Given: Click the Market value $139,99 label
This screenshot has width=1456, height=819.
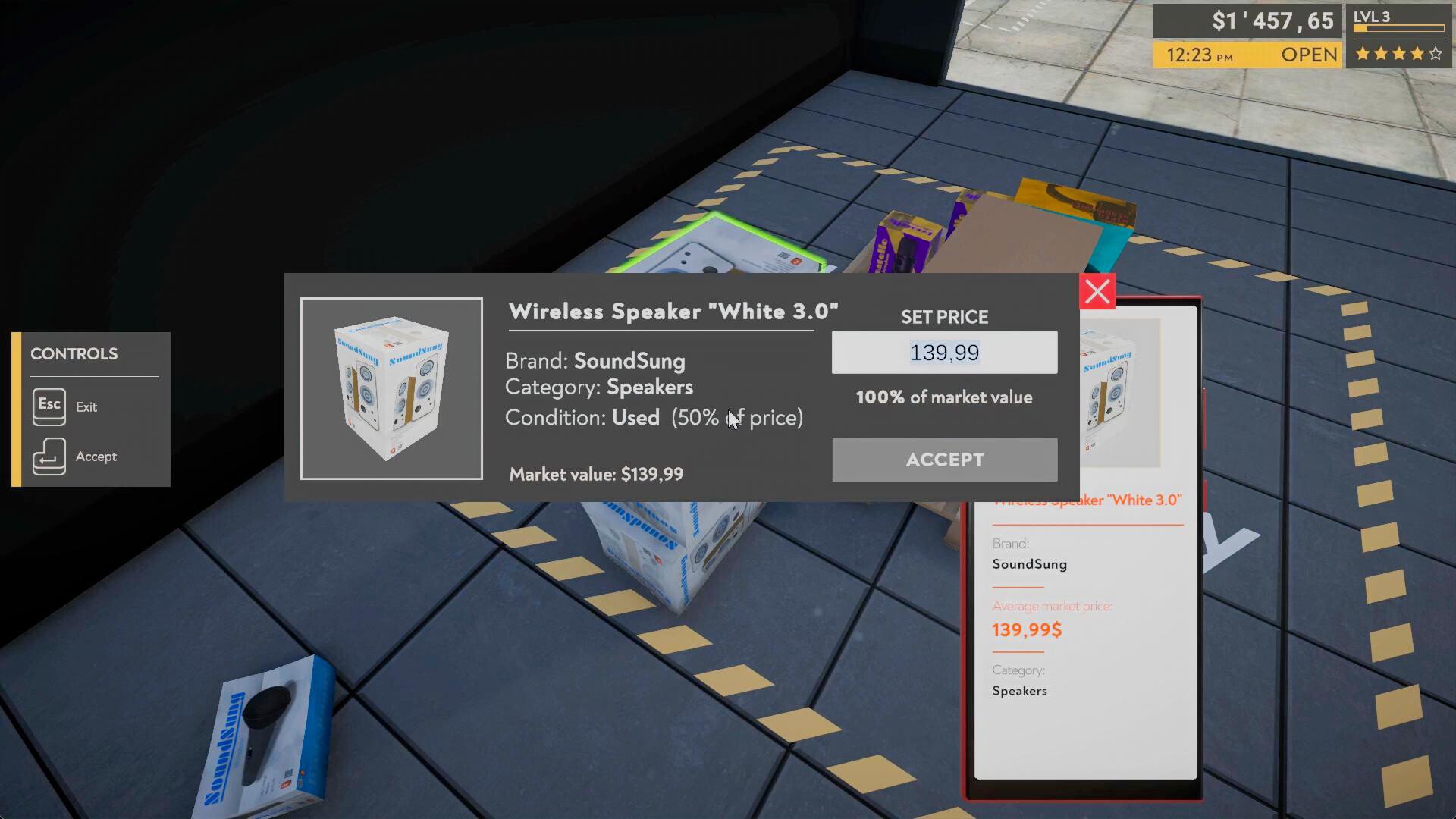Looking at the screenshot, I should click(x=596, y=474).
